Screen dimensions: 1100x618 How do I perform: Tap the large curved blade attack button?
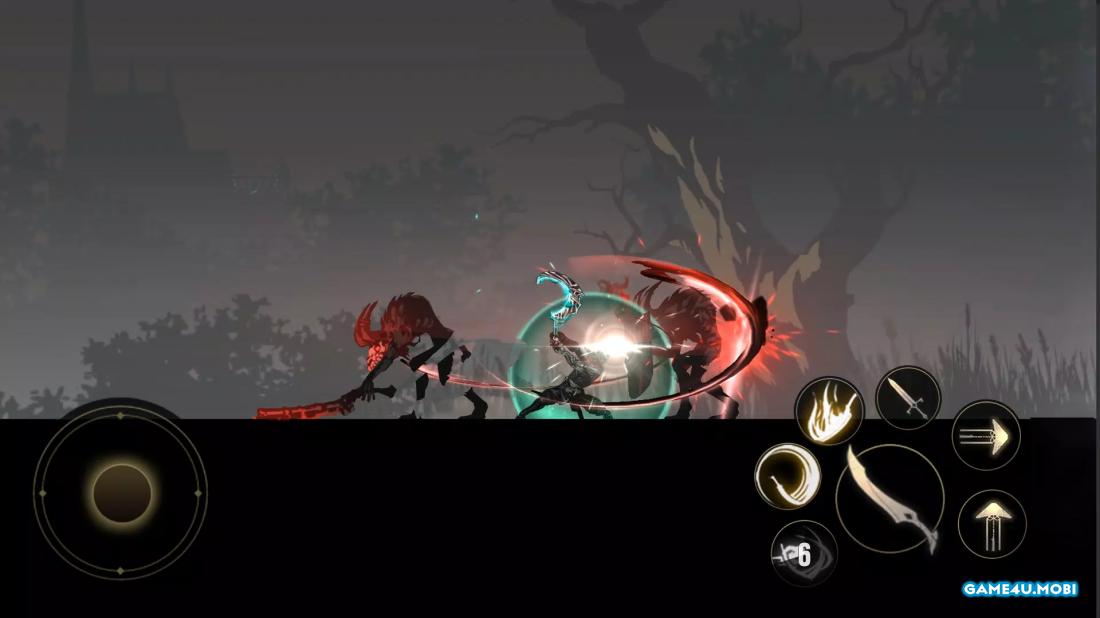(x=890, y=498)
